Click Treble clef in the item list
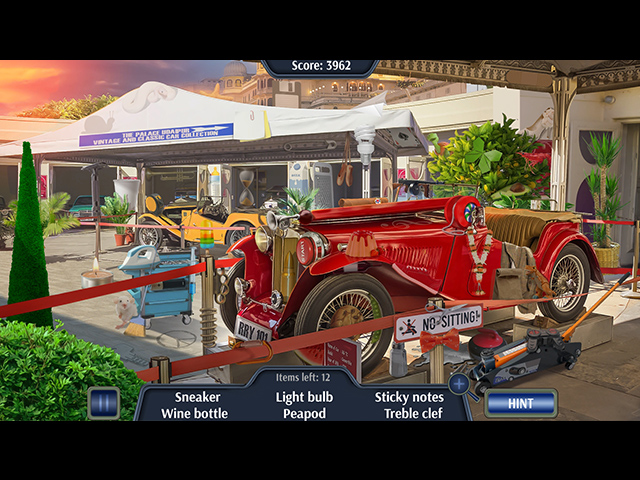 pyautogui.click(x=410, y=413)
